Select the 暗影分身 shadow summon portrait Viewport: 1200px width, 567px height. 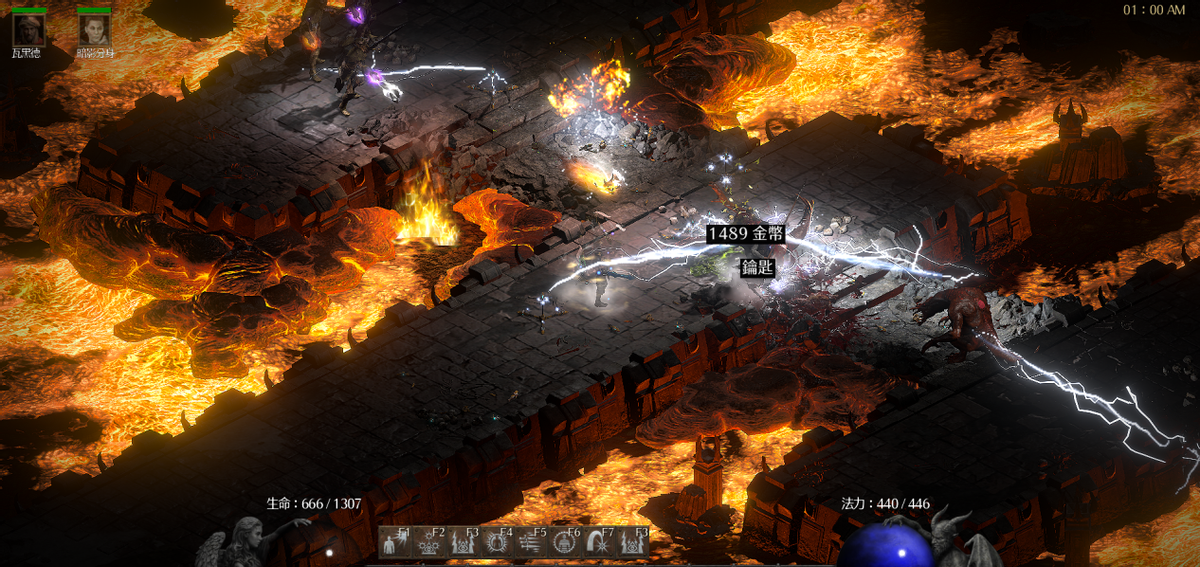point(94,29)
